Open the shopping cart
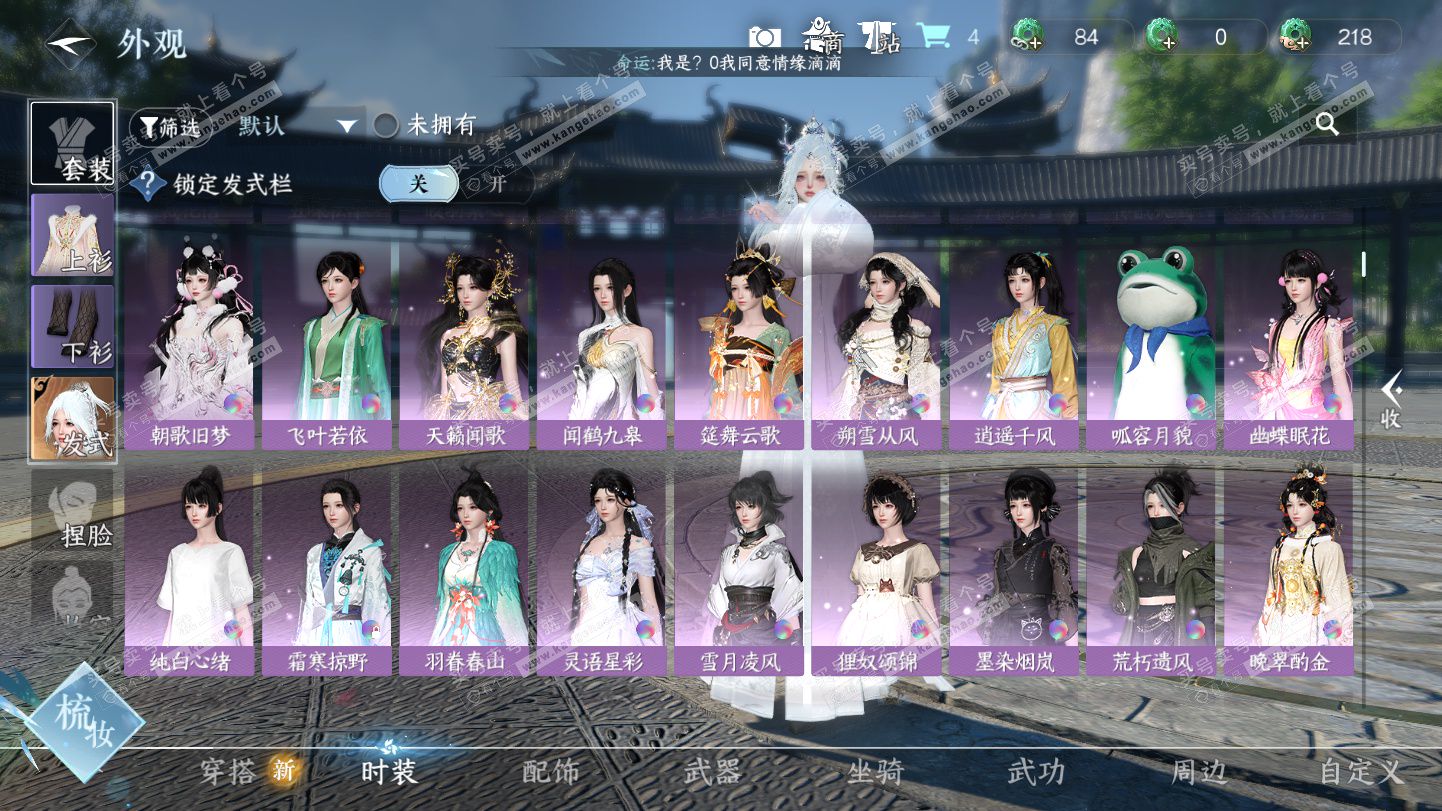 (934, 37)
